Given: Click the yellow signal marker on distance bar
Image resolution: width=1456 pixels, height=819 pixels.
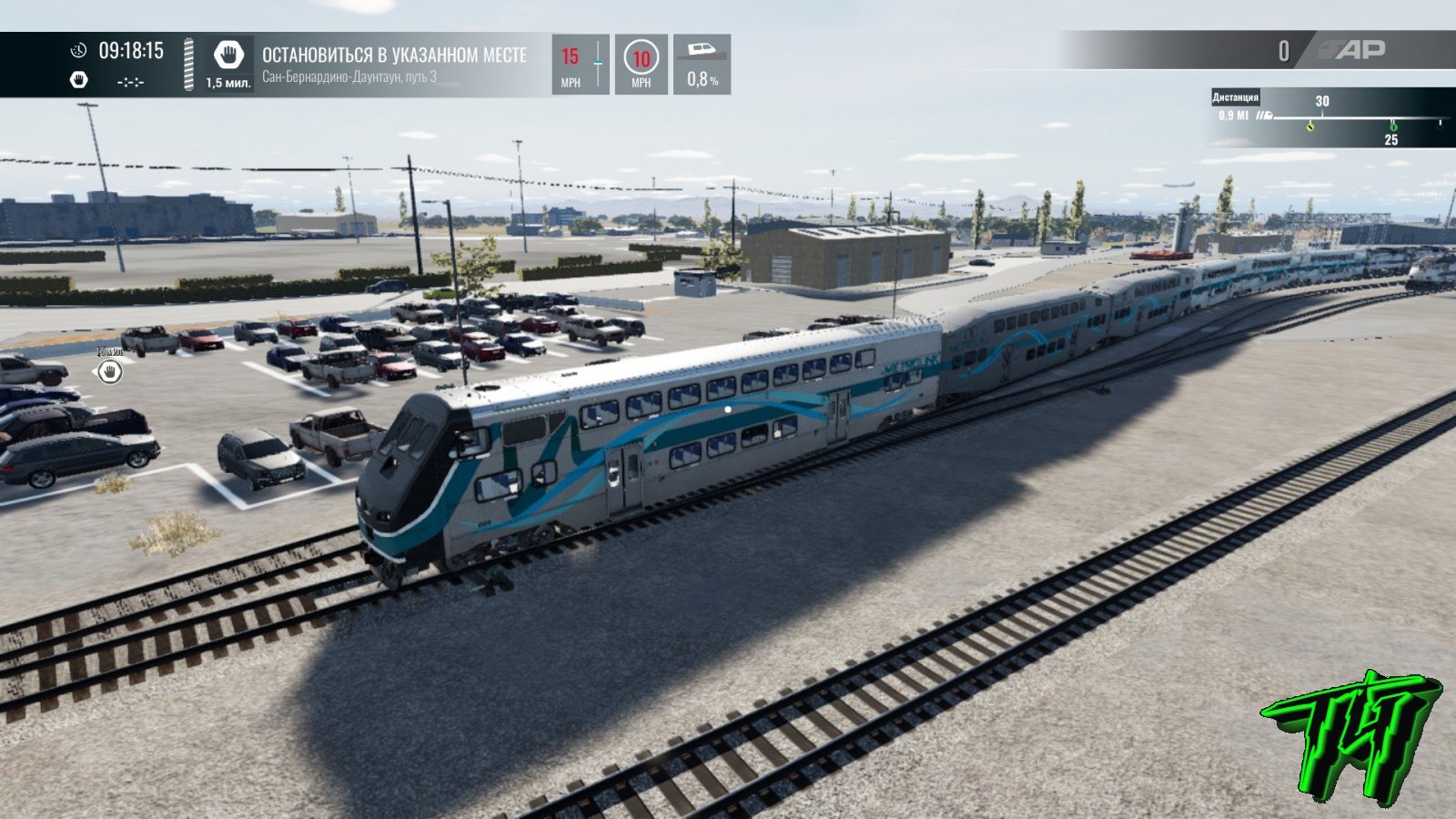Looking at the screenshot, I should point(1309,126).
